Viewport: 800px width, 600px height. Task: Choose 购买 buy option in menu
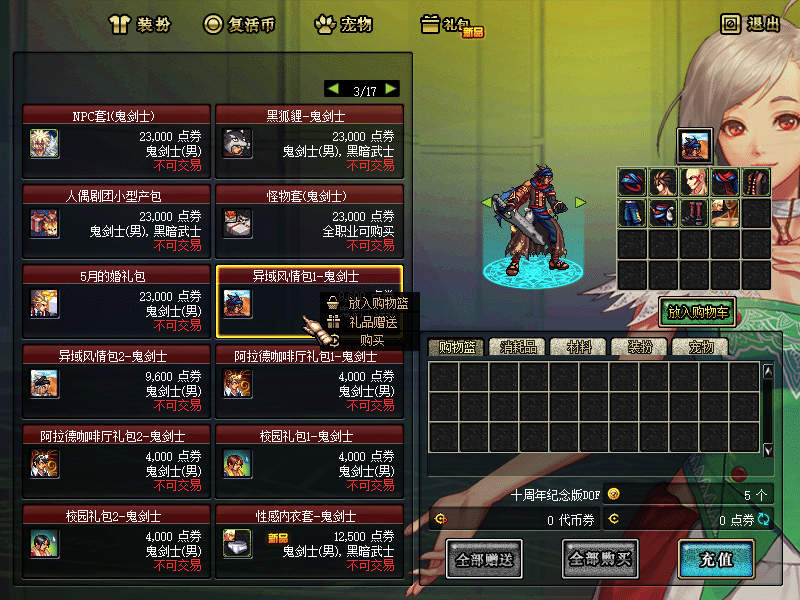click(x=372, y=341)
